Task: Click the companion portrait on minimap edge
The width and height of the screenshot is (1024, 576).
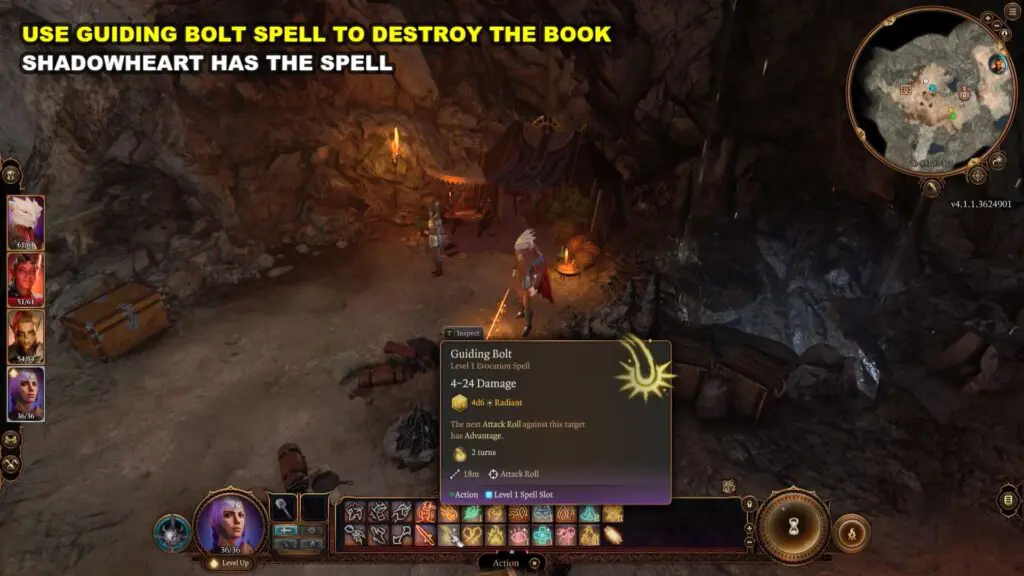Action: point(995,64)
